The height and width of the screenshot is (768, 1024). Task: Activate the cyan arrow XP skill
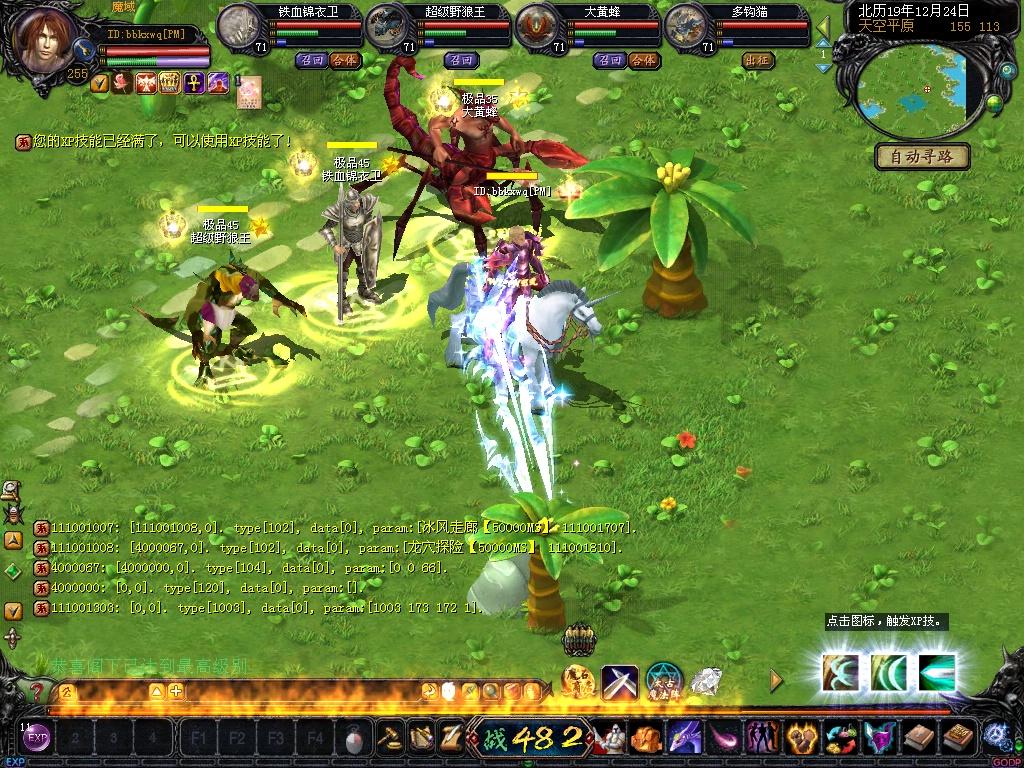point(936,672)
